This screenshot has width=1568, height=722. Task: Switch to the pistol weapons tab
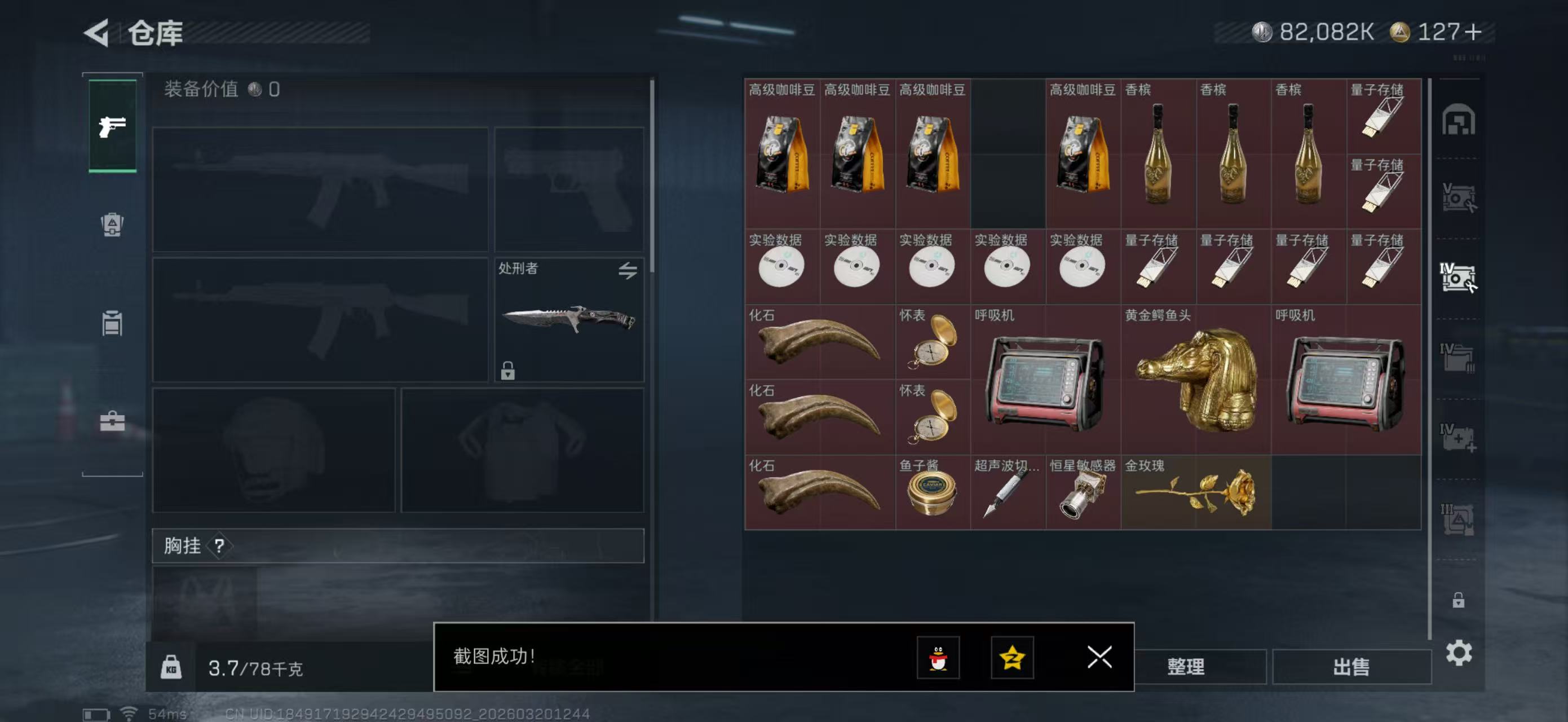point(112,126)
